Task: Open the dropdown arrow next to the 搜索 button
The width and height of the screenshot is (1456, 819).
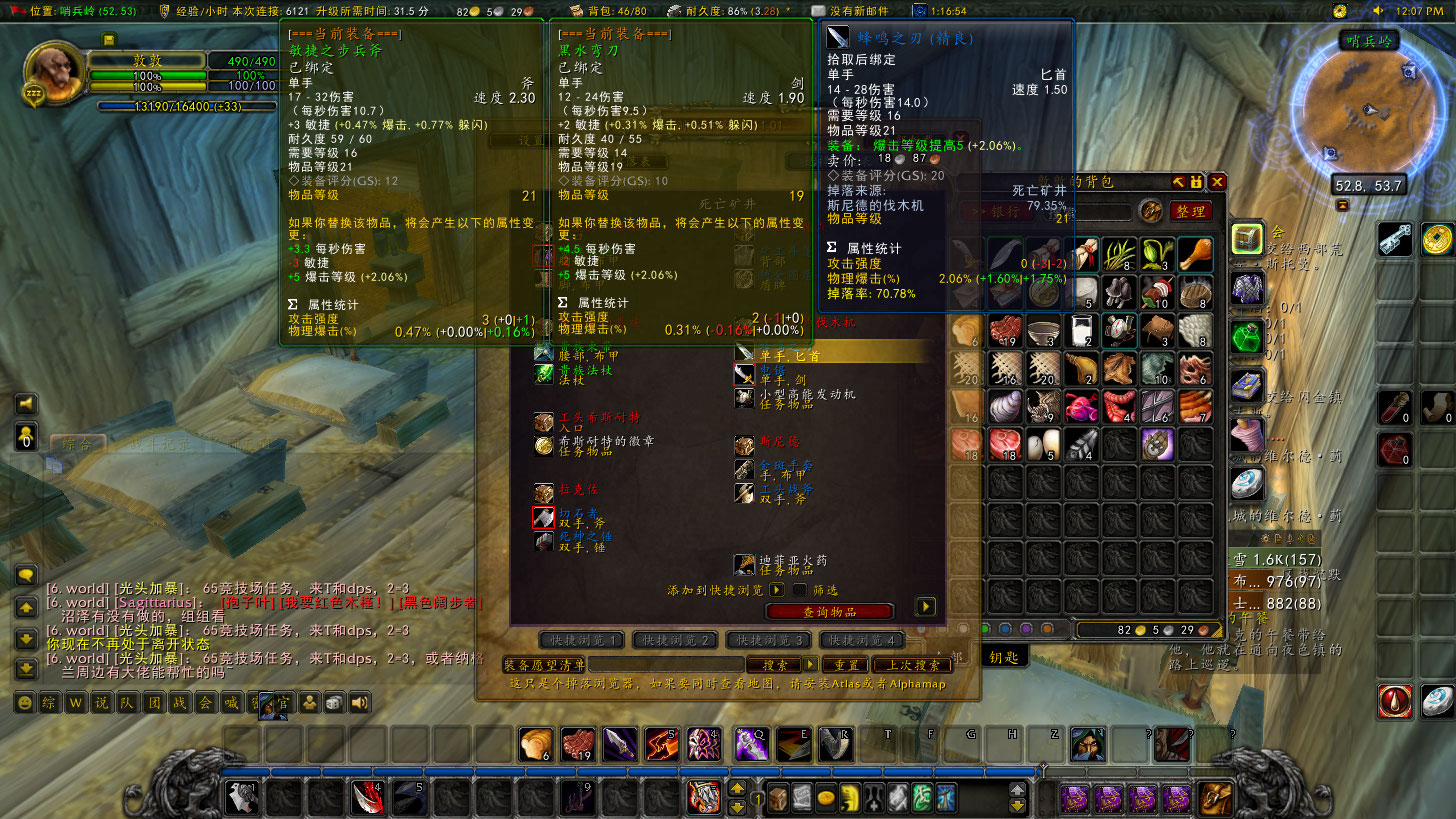Action: pyautogui.click(x=809, y=664)
